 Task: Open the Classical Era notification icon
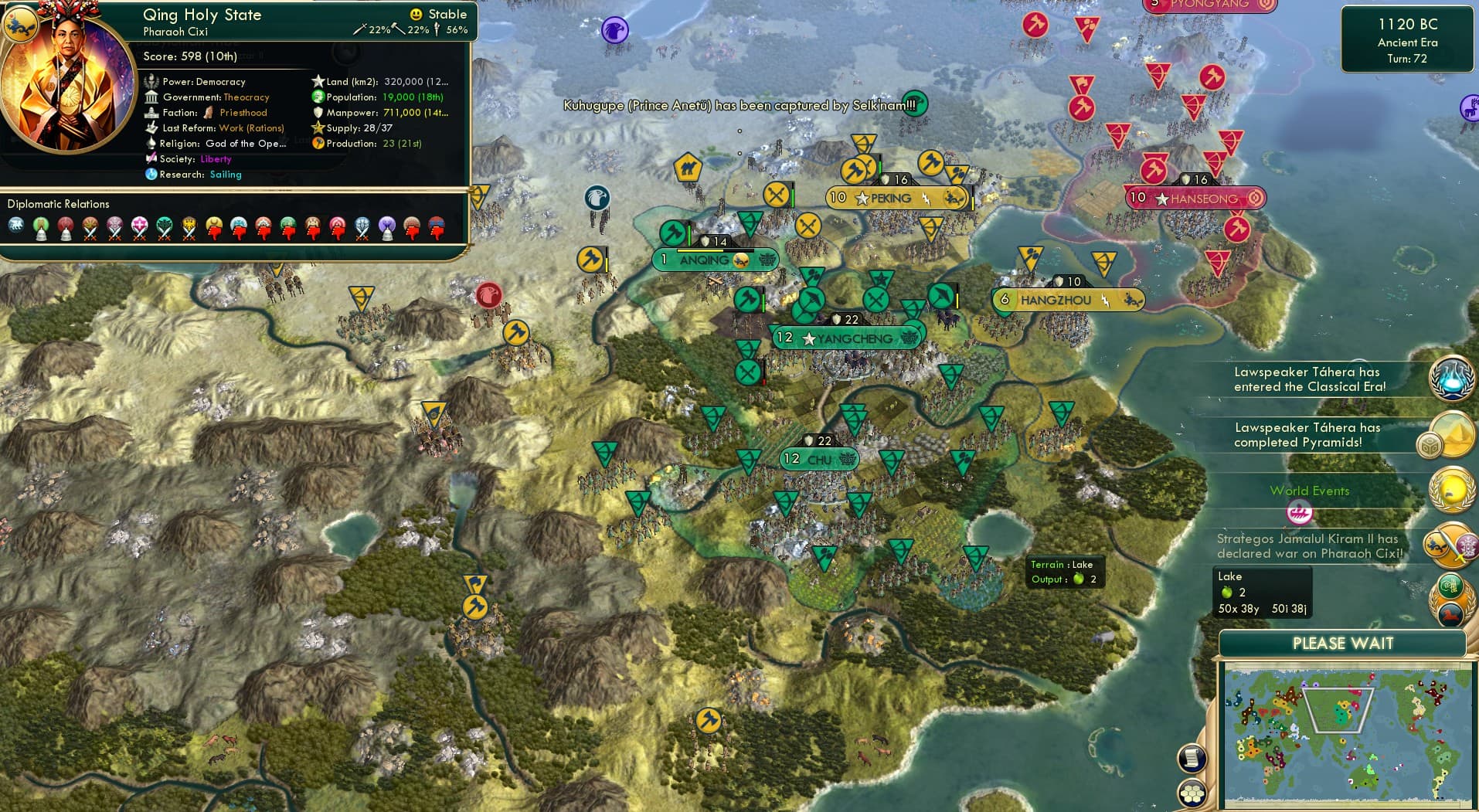pos(1451,378)
